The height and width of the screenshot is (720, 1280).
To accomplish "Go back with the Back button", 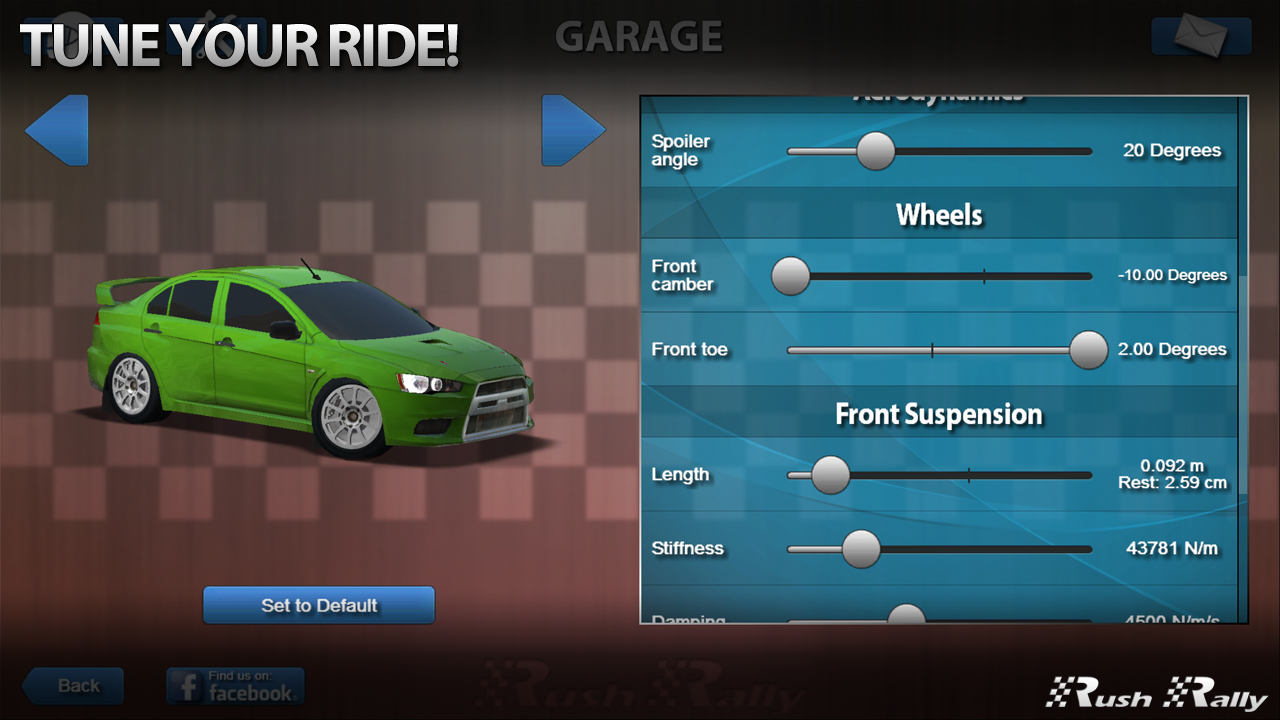I will point(74,686).
